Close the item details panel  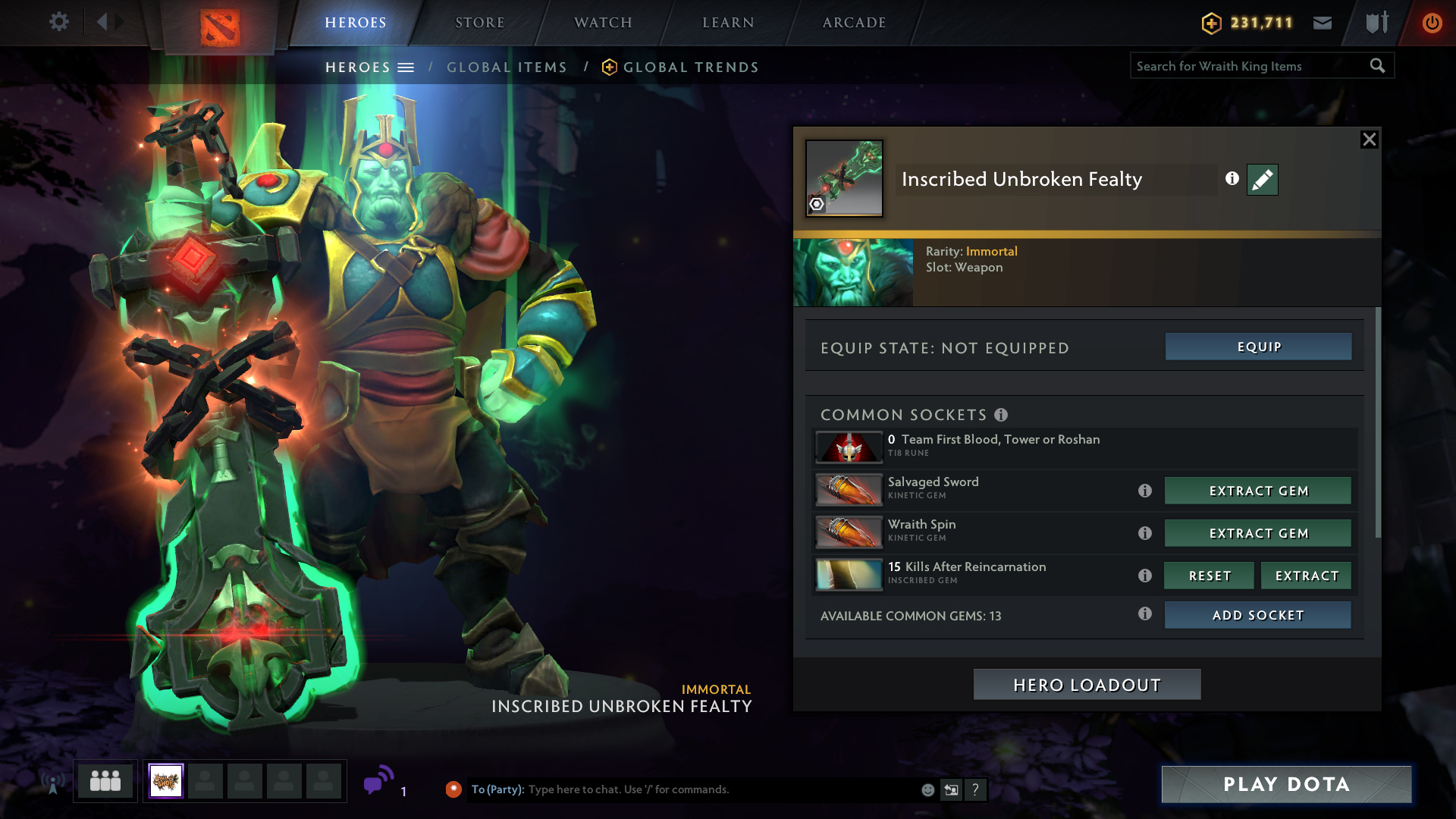1369,140
